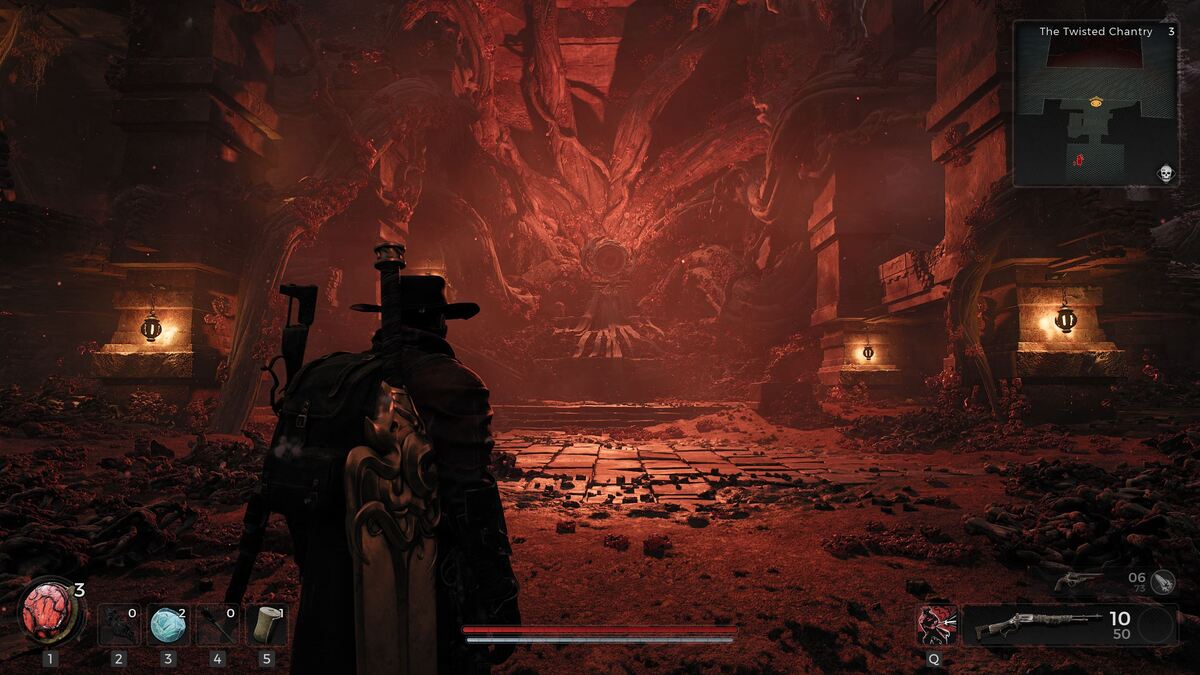Select the empty dark item in slot 2

119,625
